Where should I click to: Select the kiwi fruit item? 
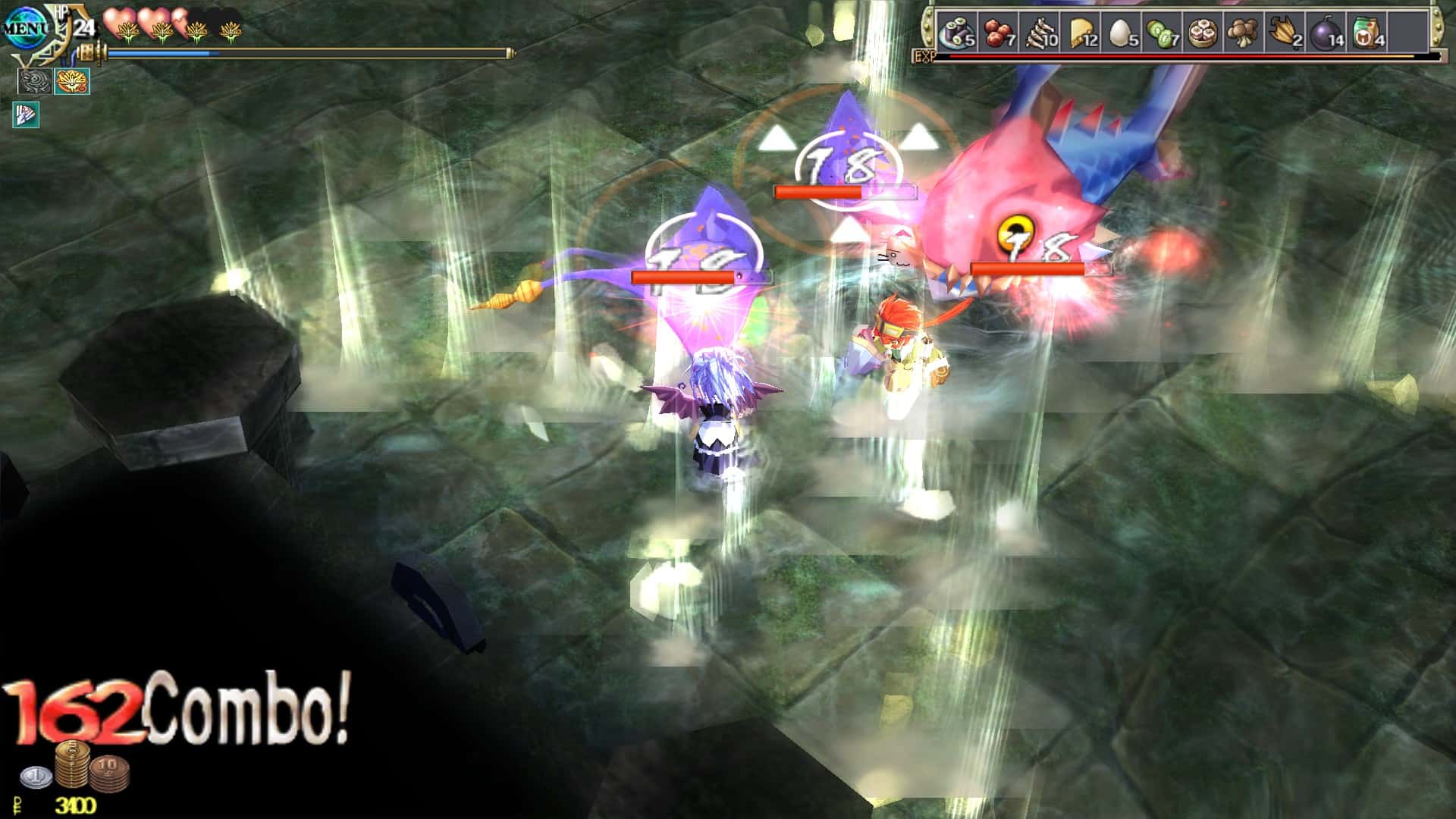point(1161,33)
